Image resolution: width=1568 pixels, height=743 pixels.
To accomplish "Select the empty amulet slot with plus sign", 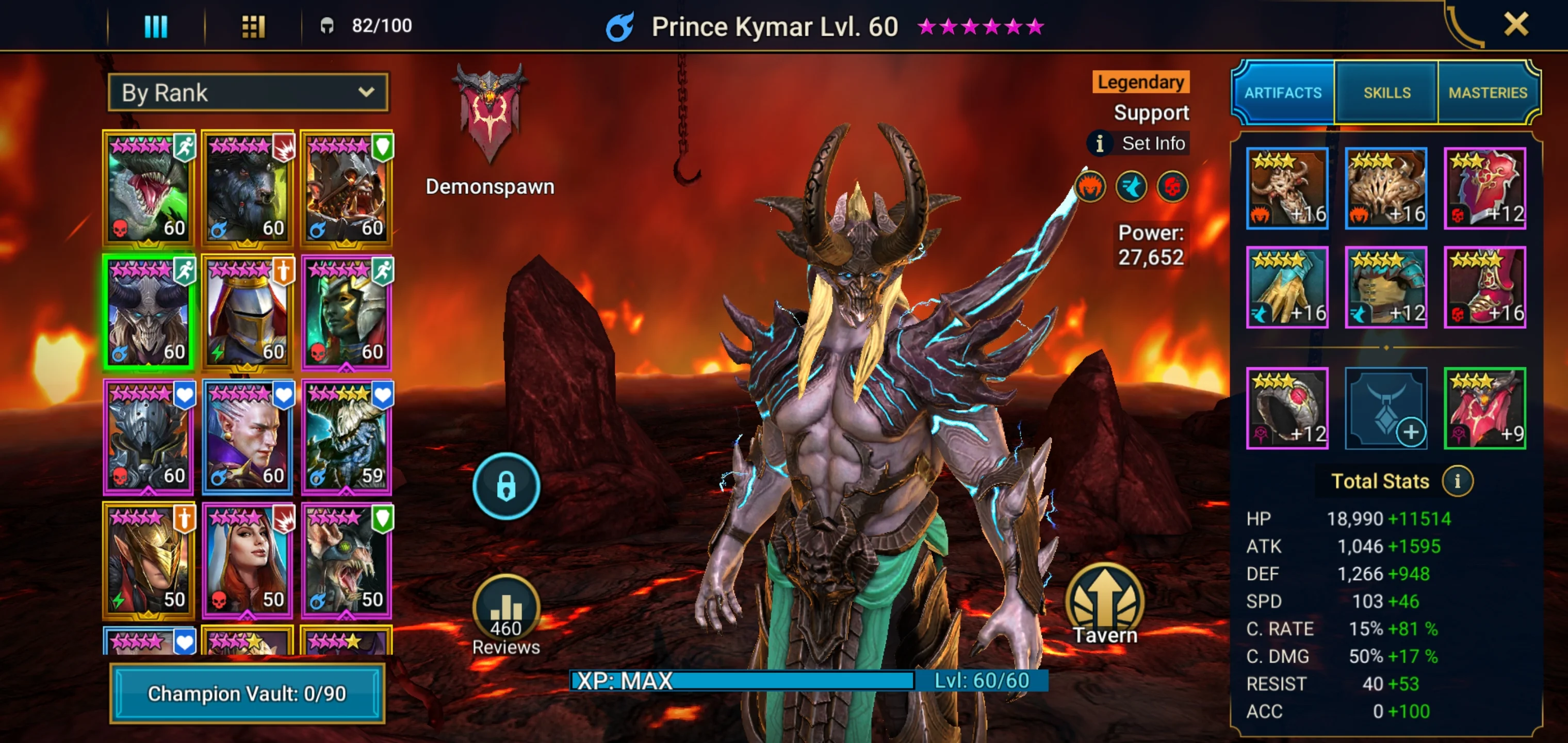I will coord(1385,408).
